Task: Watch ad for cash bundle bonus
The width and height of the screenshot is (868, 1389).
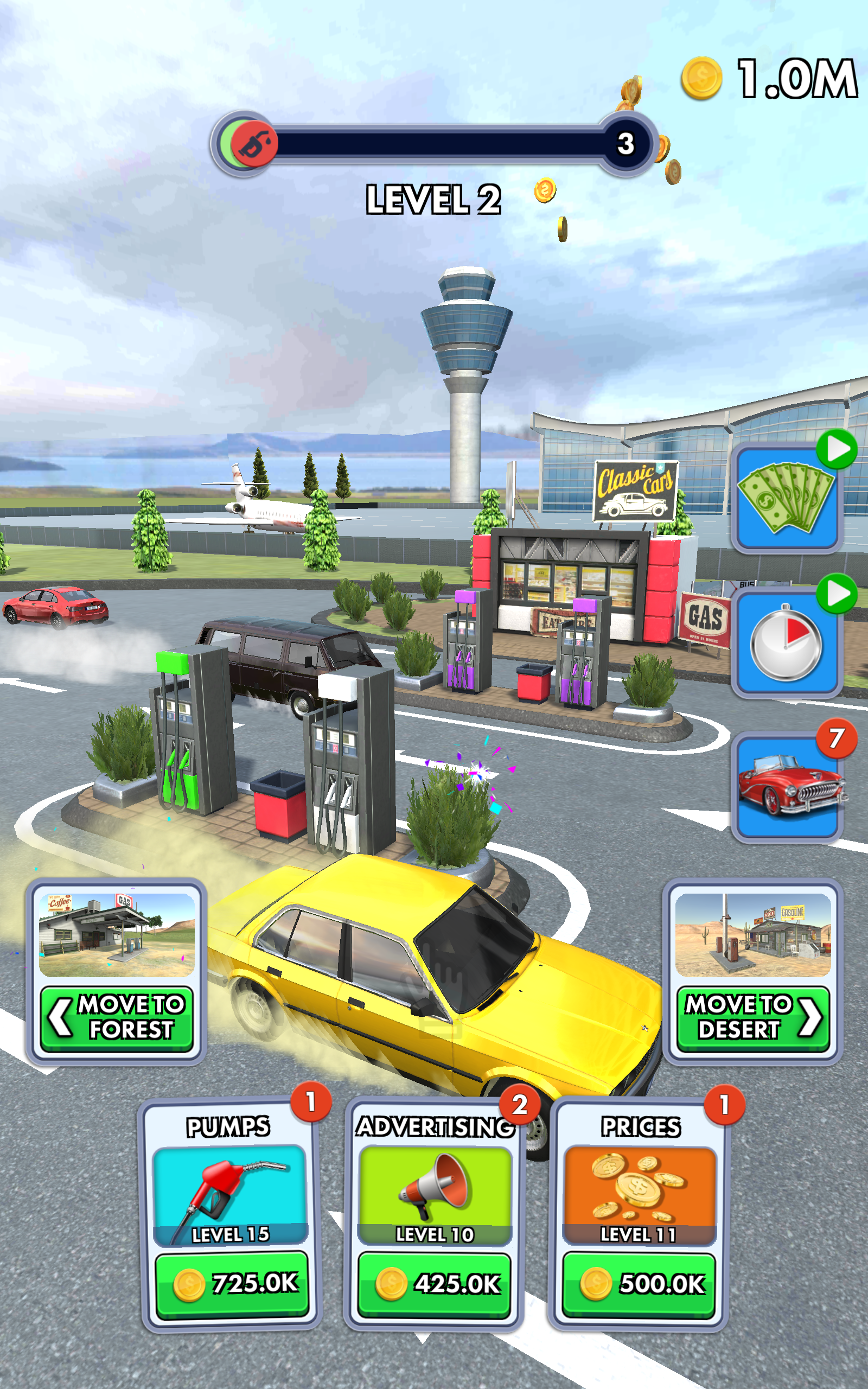Action: pos(787,498)
